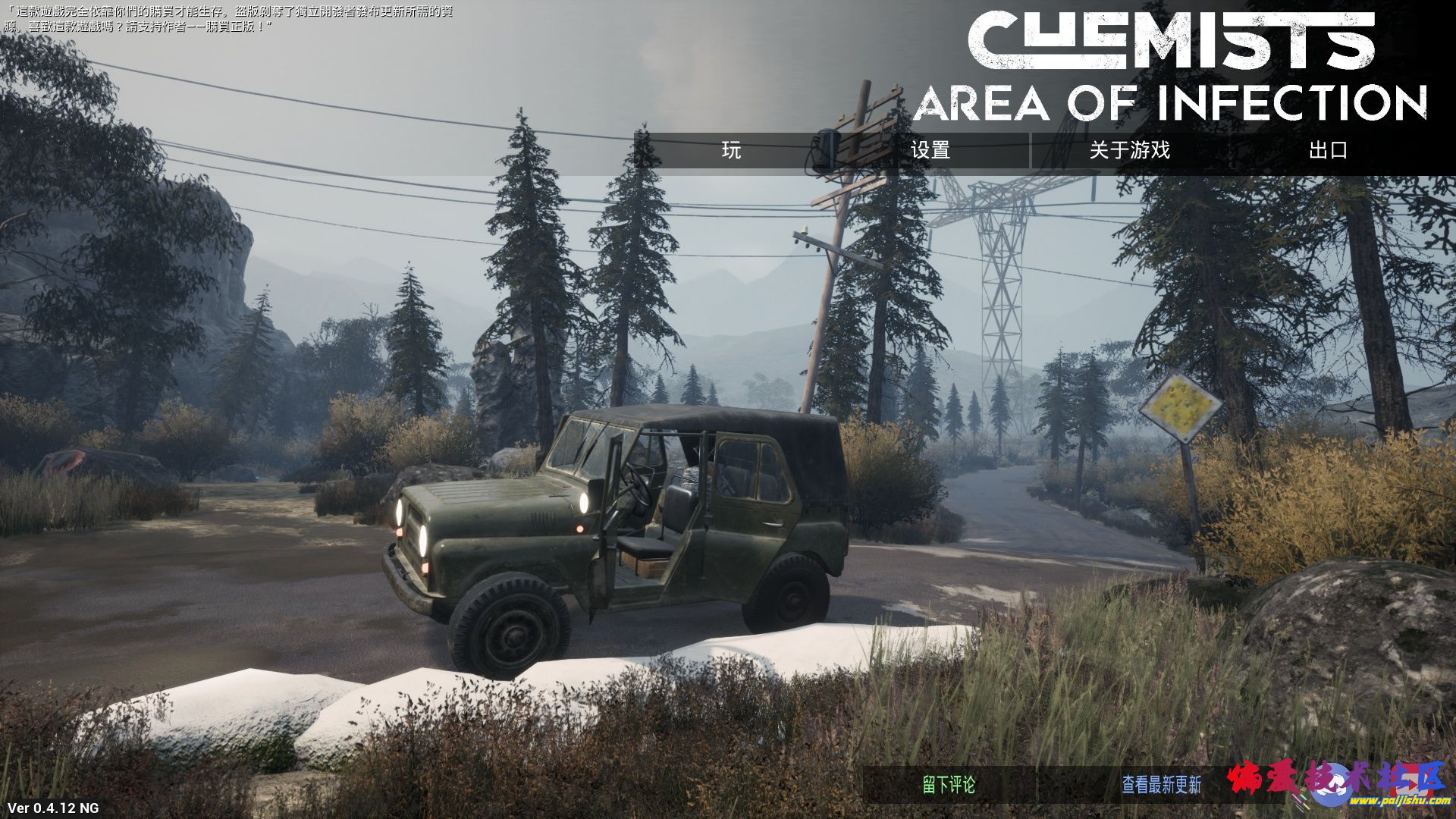This screenshot has height=819, width=1456.
Task: Select 关于游戏 (About the game)
Action: (x=1129, y=150)
